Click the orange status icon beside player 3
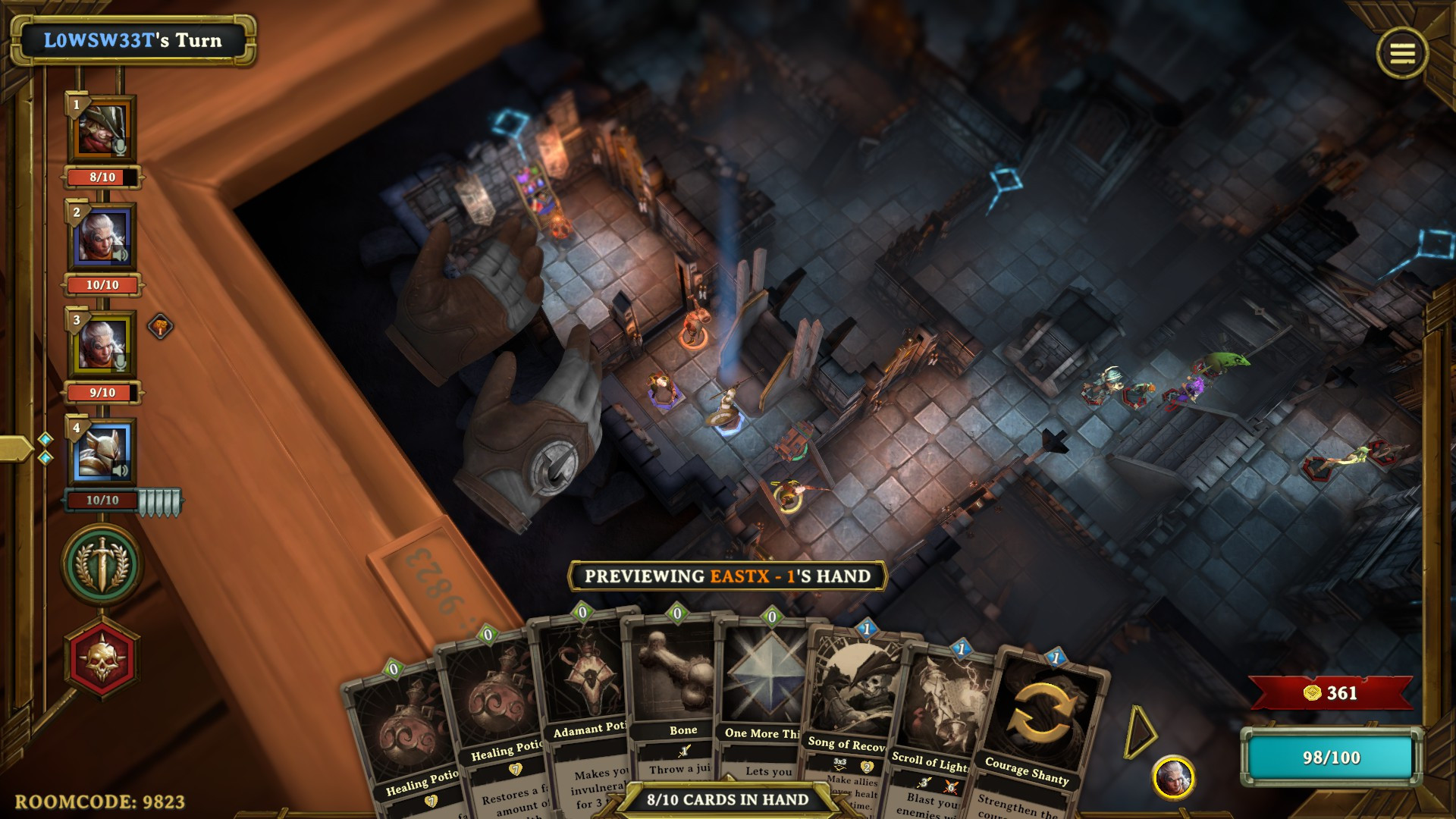Image resolution: width=1456 pixels, height=819 pixels. [160, 327]
